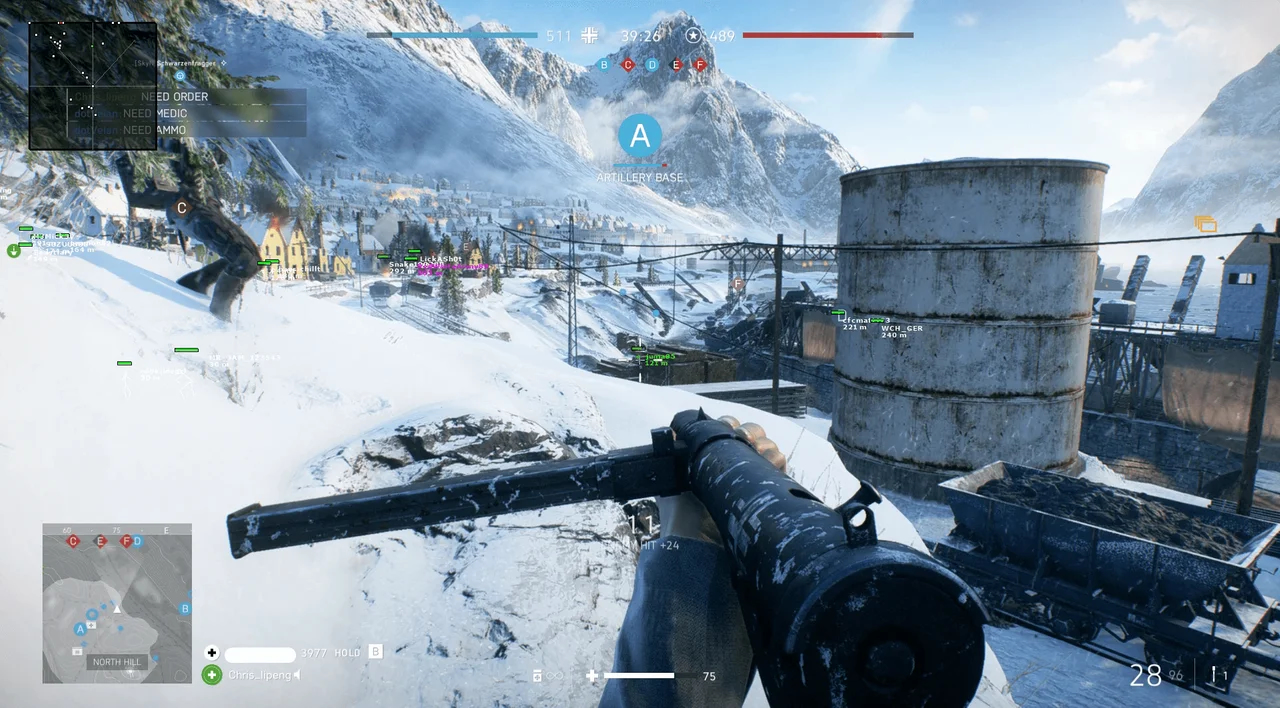Click the medical pouch icon beside the health bar

(592, 676)
